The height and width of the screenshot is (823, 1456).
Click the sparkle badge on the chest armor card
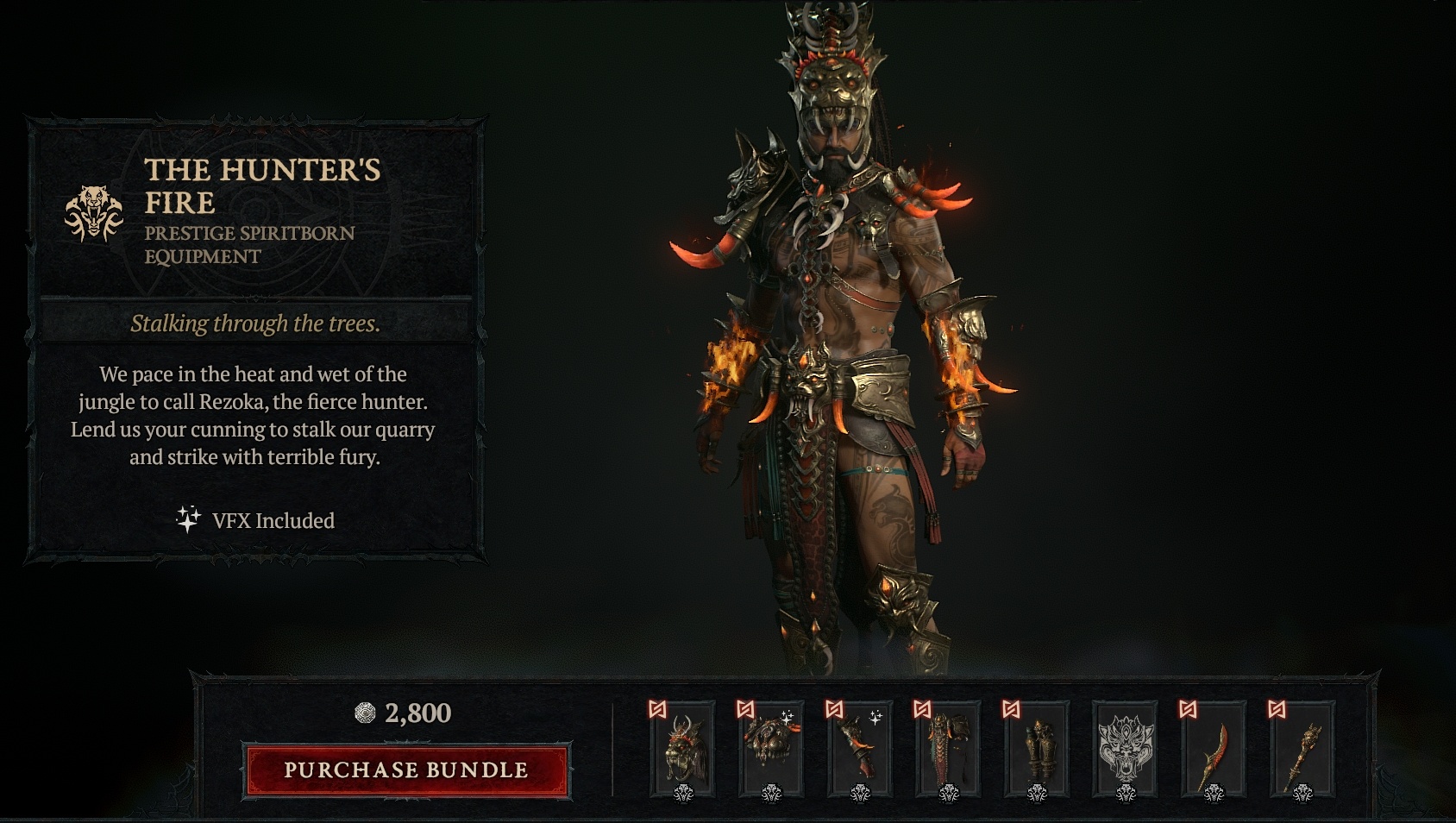788,718
